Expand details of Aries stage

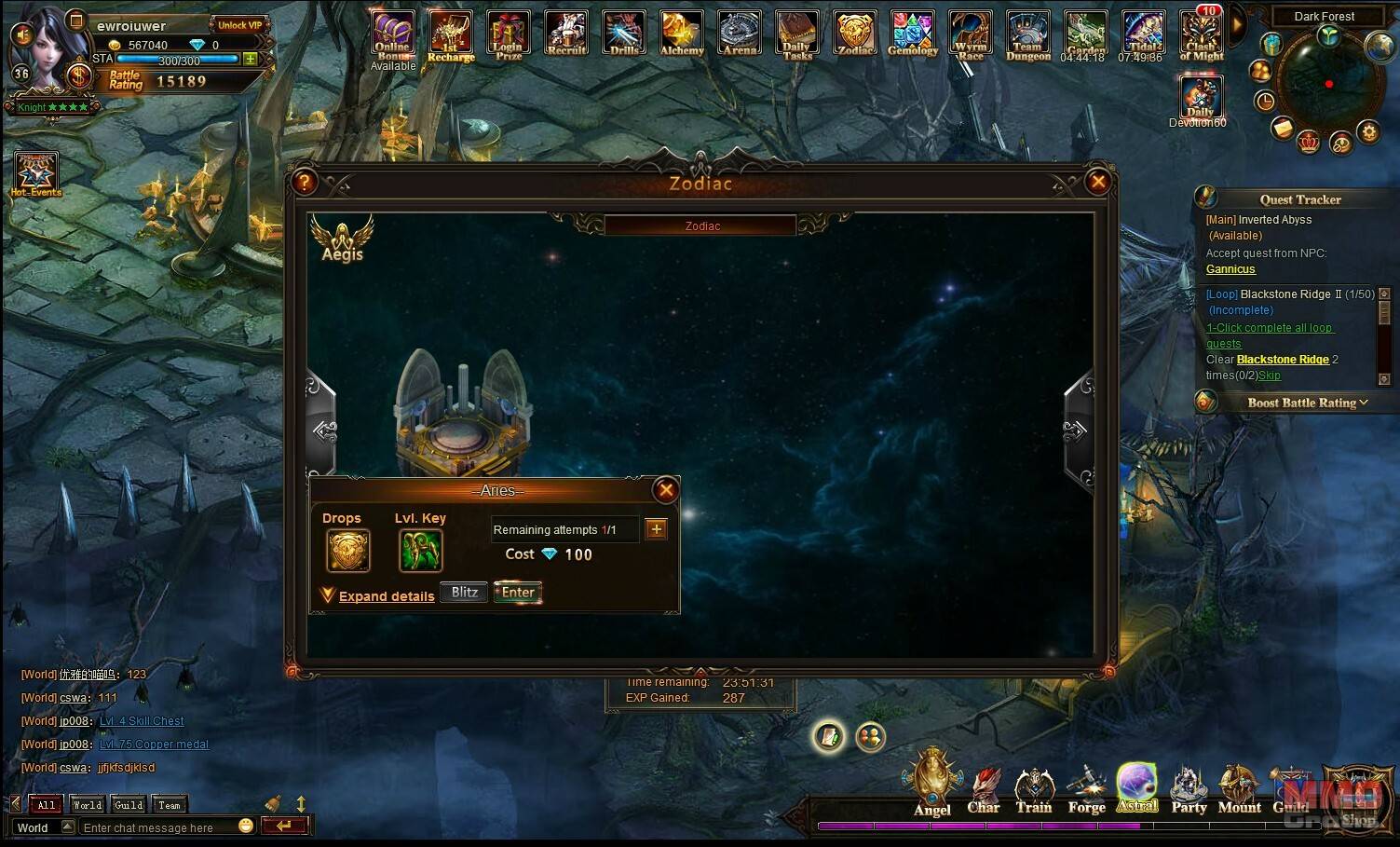tap(386, 596)
